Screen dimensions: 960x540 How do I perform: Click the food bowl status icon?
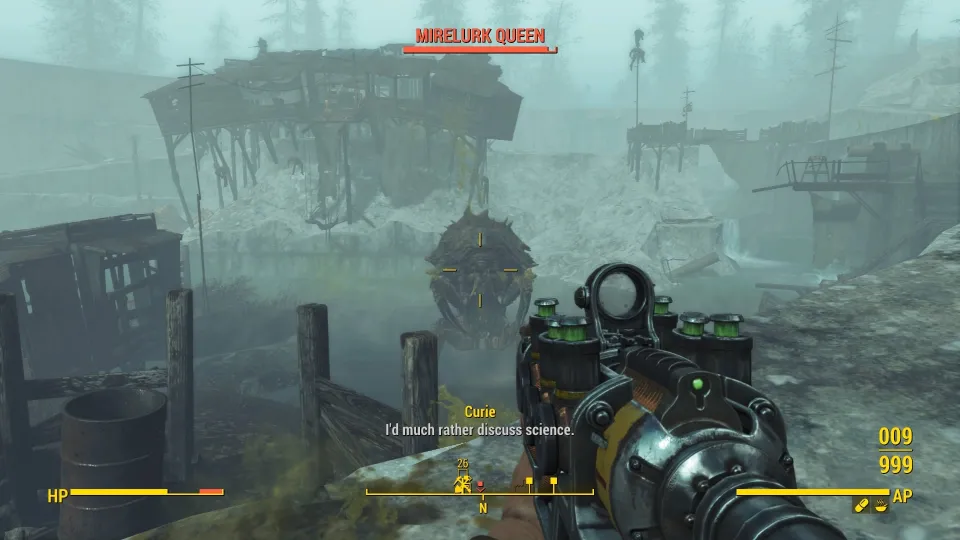tap(880, 507)
